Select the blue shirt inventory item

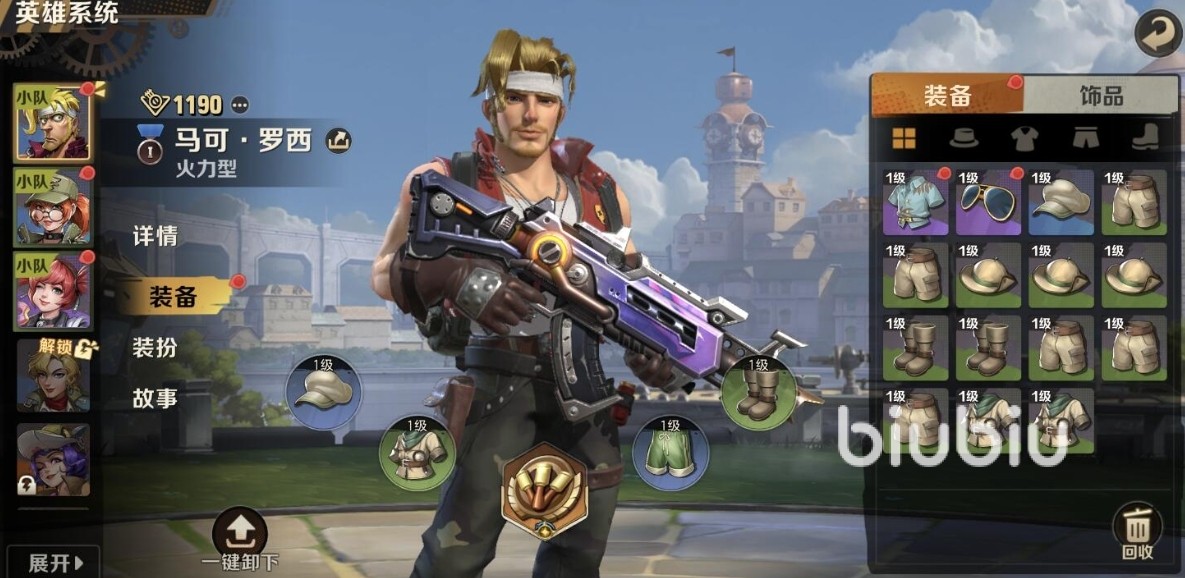pos(915,202)
